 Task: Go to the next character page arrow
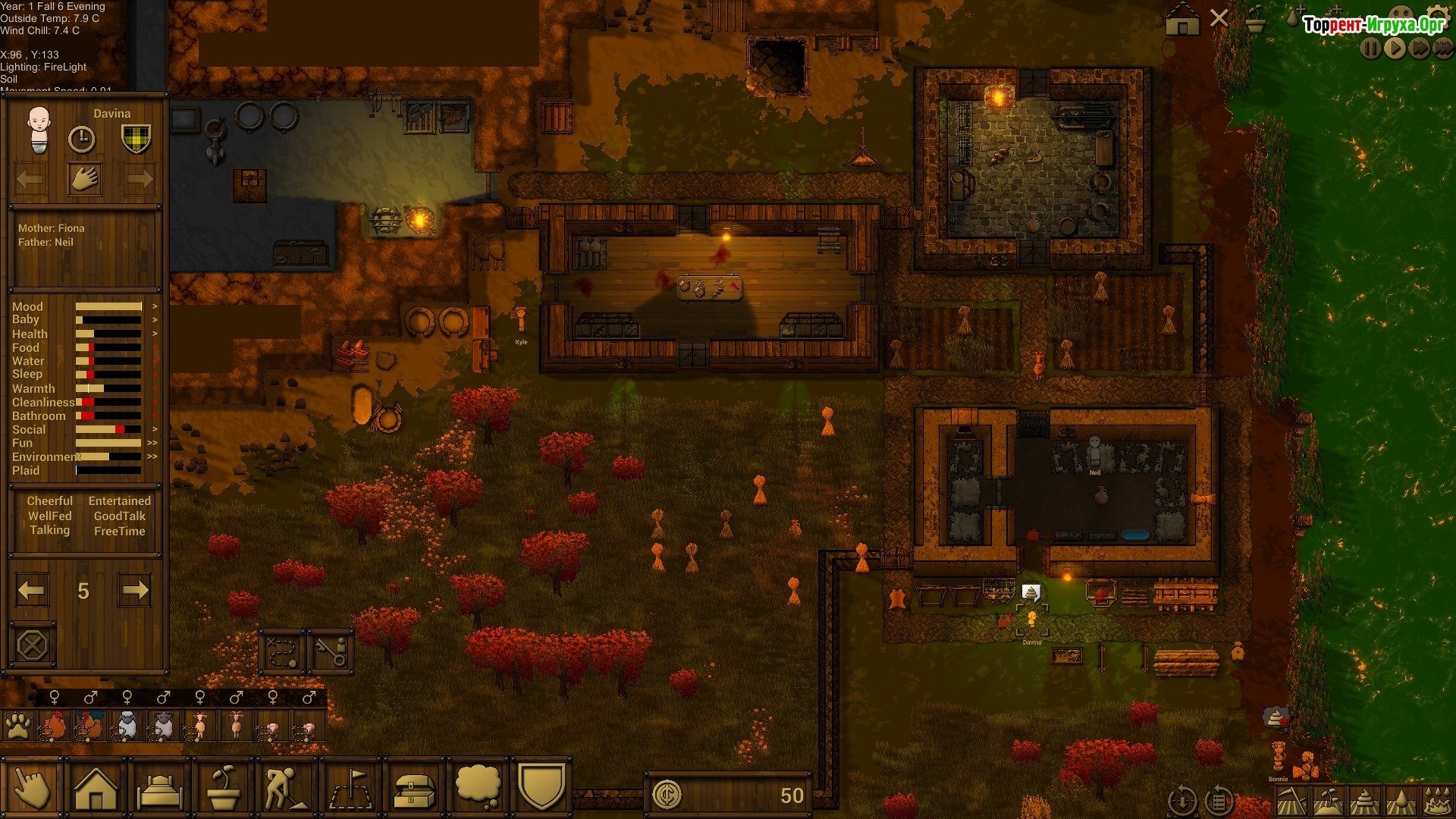coord(135,590)
